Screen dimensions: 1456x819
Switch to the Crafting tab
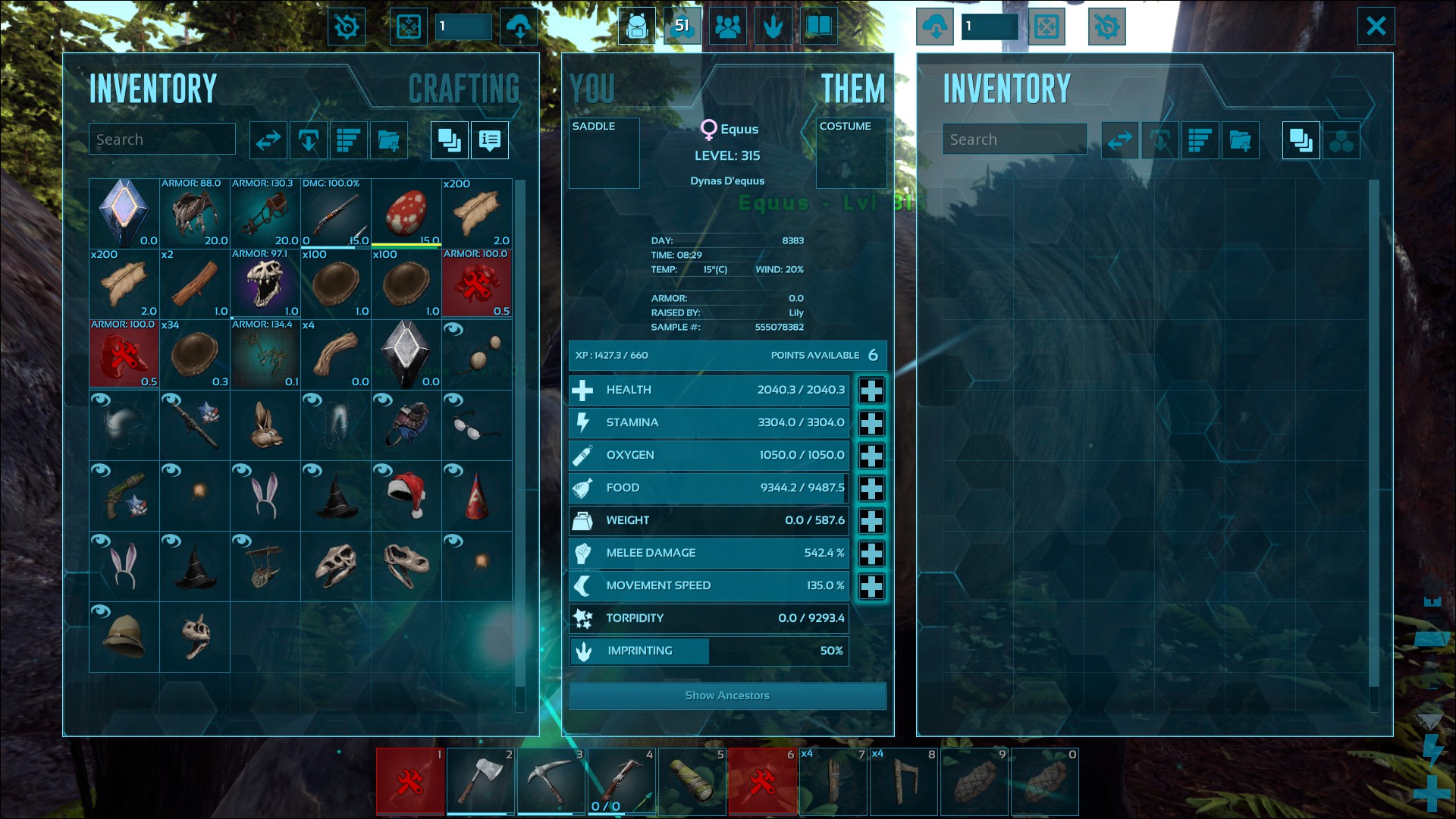tap(464, 88)
